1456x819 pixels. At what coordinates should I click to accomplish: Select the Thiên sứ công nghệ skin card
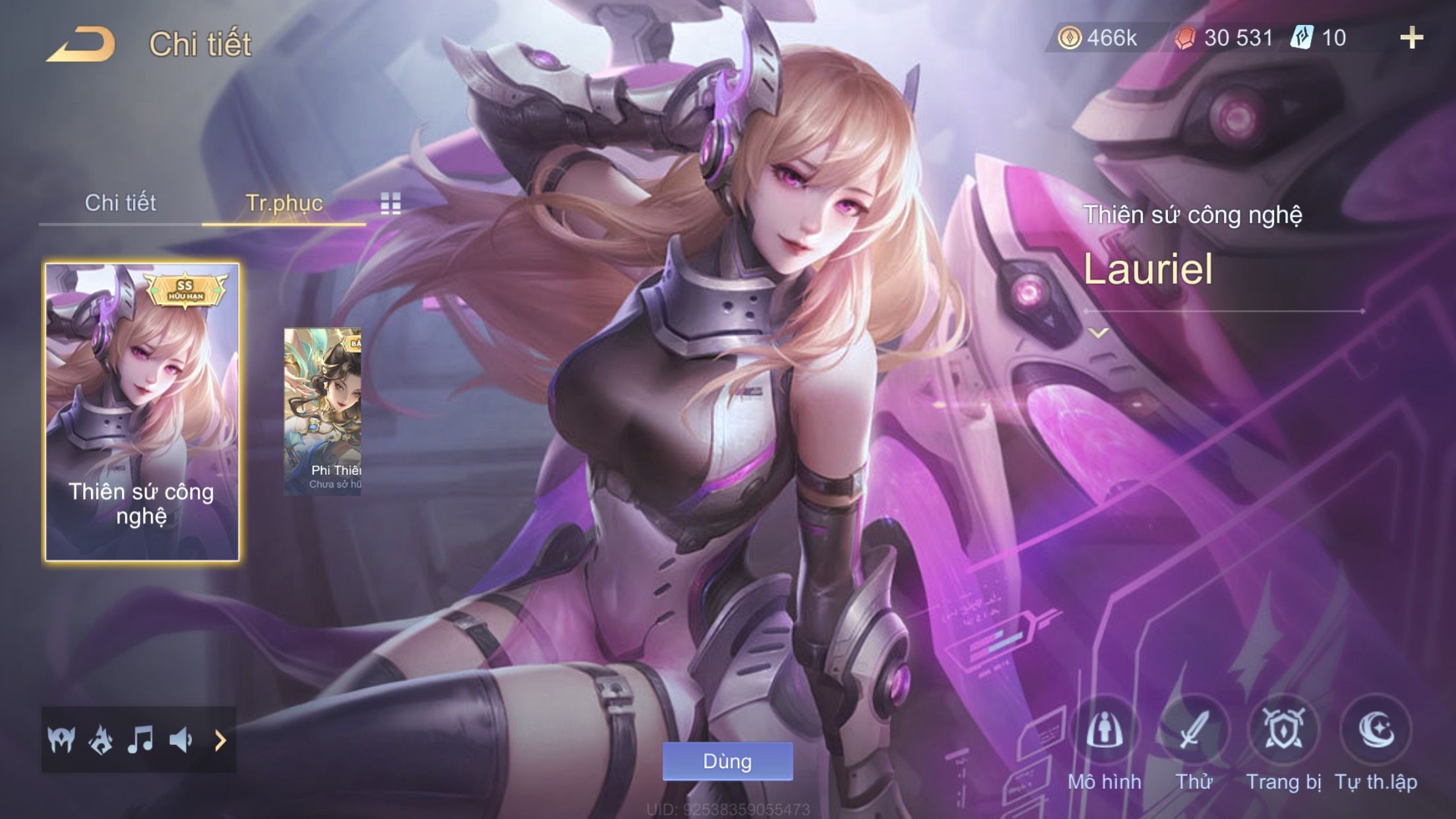pos(142,412)
